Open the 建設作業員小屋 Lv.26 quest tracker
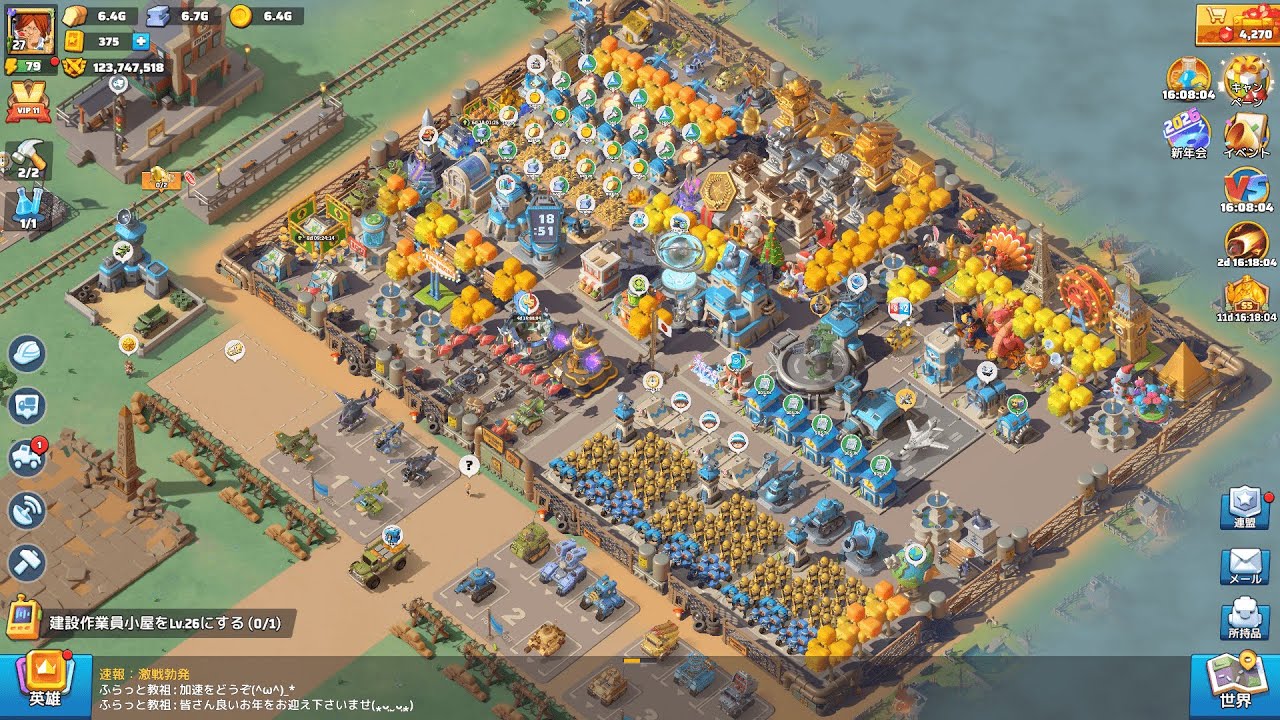 pos(150,623)
